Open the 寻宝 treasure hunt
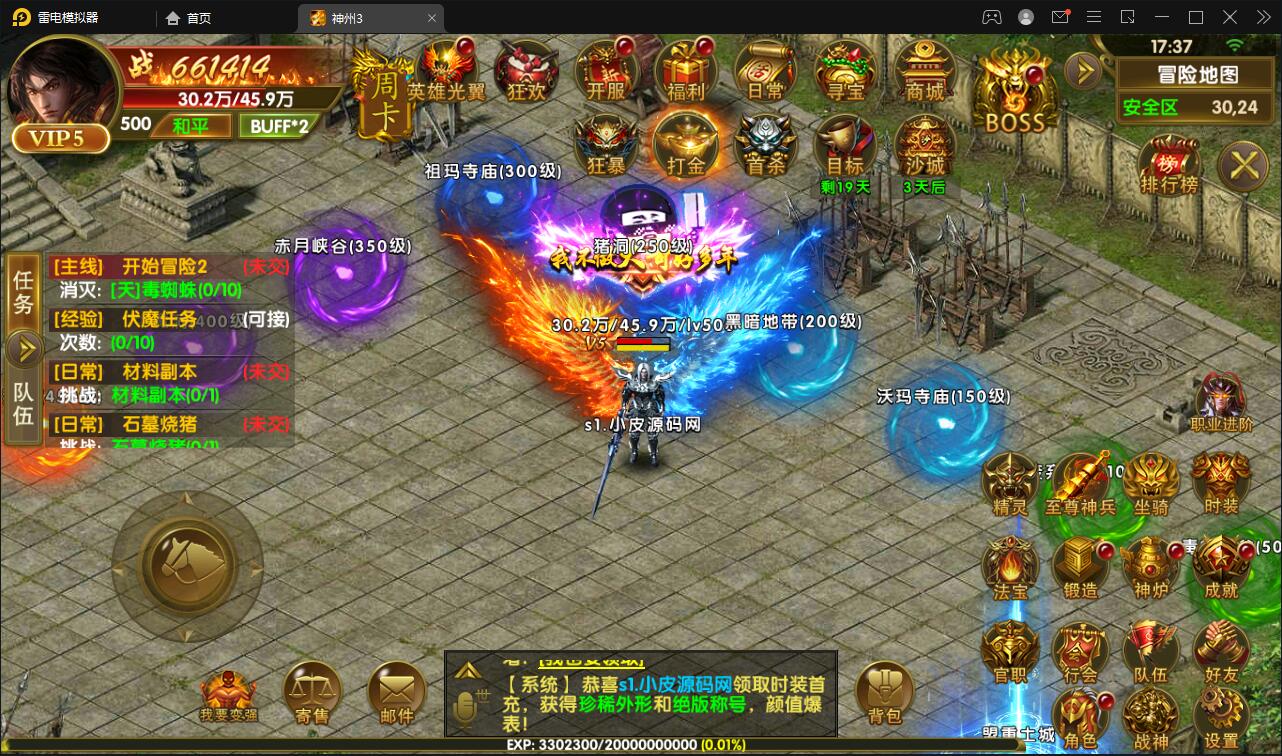Viewport: 1282px width, 756px height. [x=845, y=70]
